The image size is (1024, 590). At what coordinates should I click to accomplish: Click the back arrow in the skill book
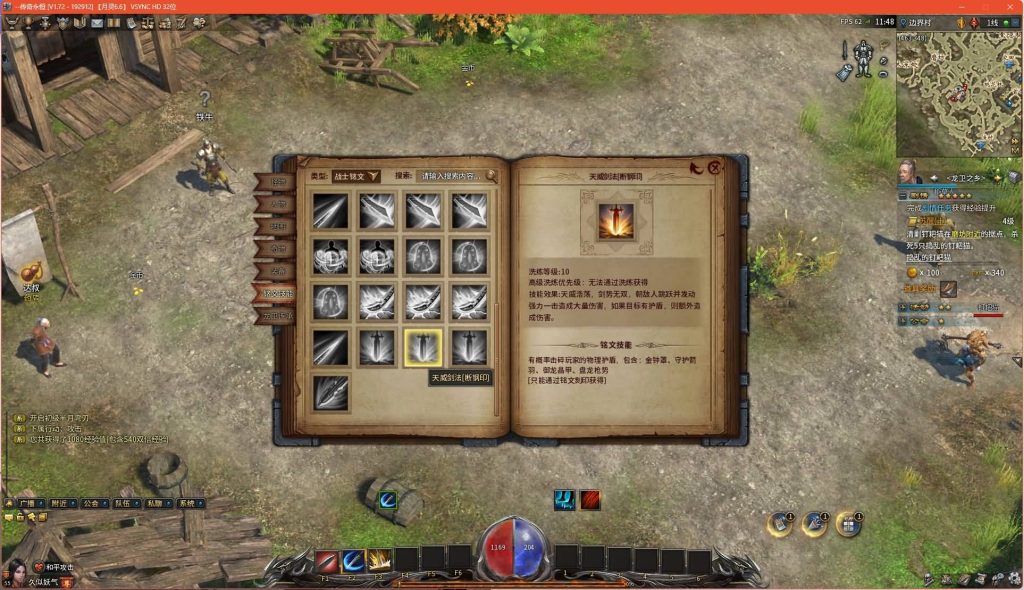tap(696, 168)
